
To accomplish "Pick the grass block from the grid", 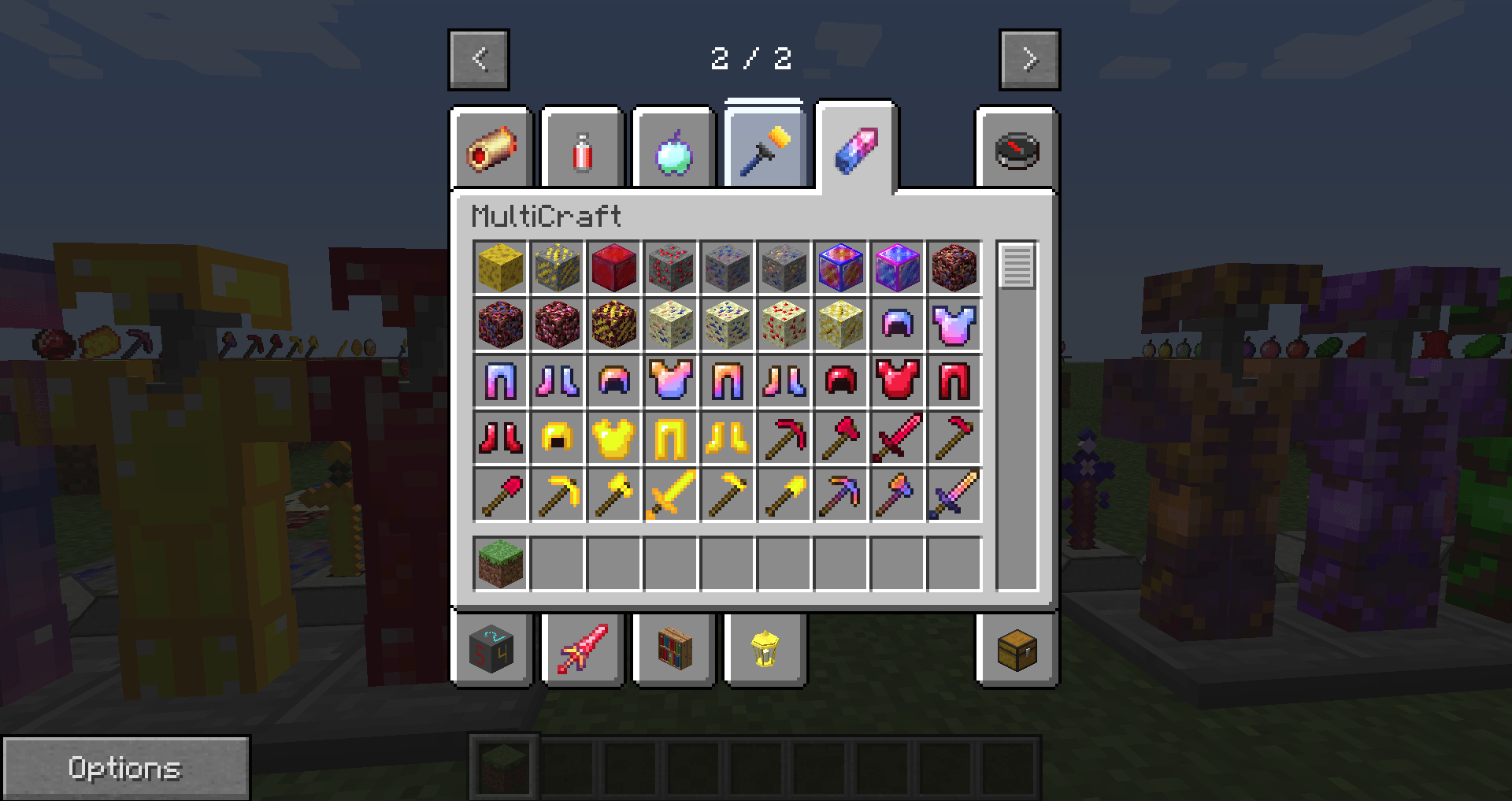I will (x=500, y=562).
